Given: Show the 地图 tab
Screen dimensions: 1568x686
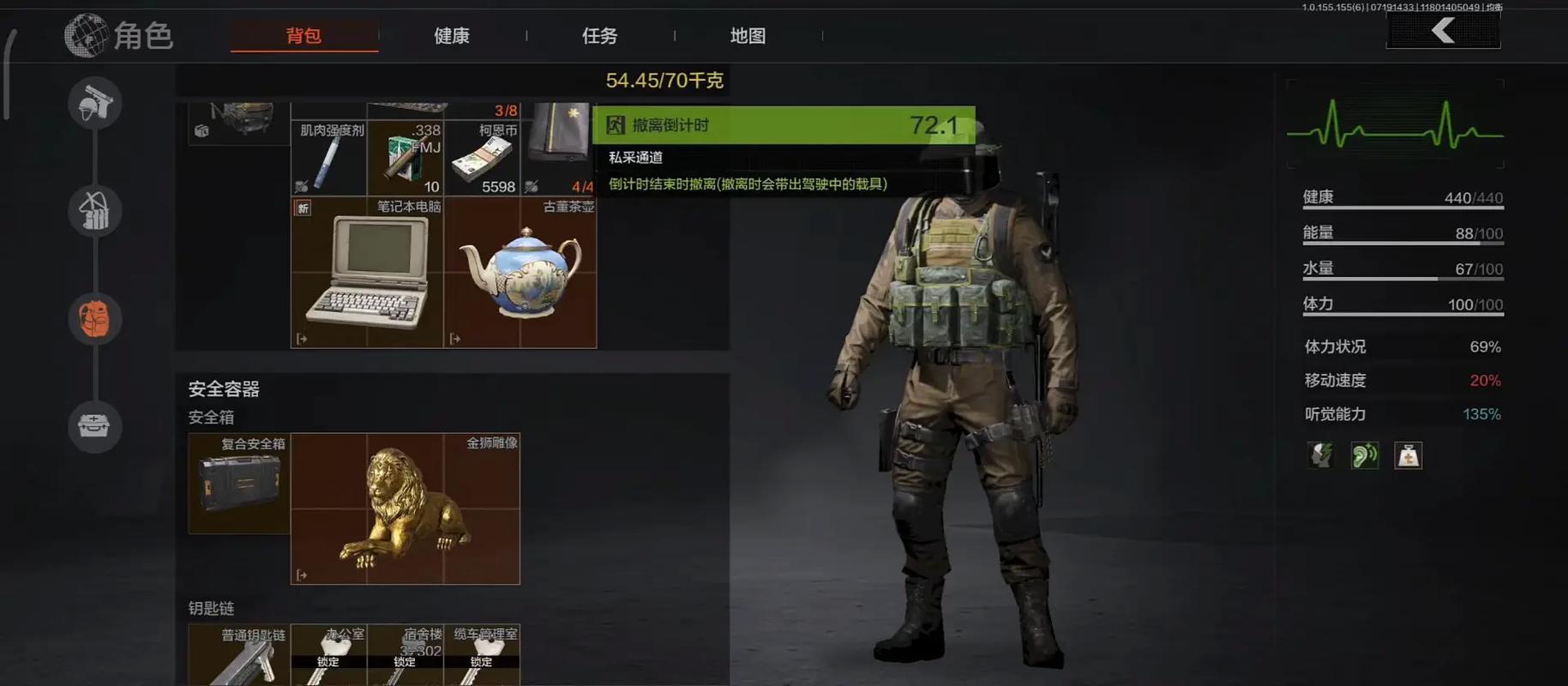Looking at the screenshot, I should [x=748, y=36].
